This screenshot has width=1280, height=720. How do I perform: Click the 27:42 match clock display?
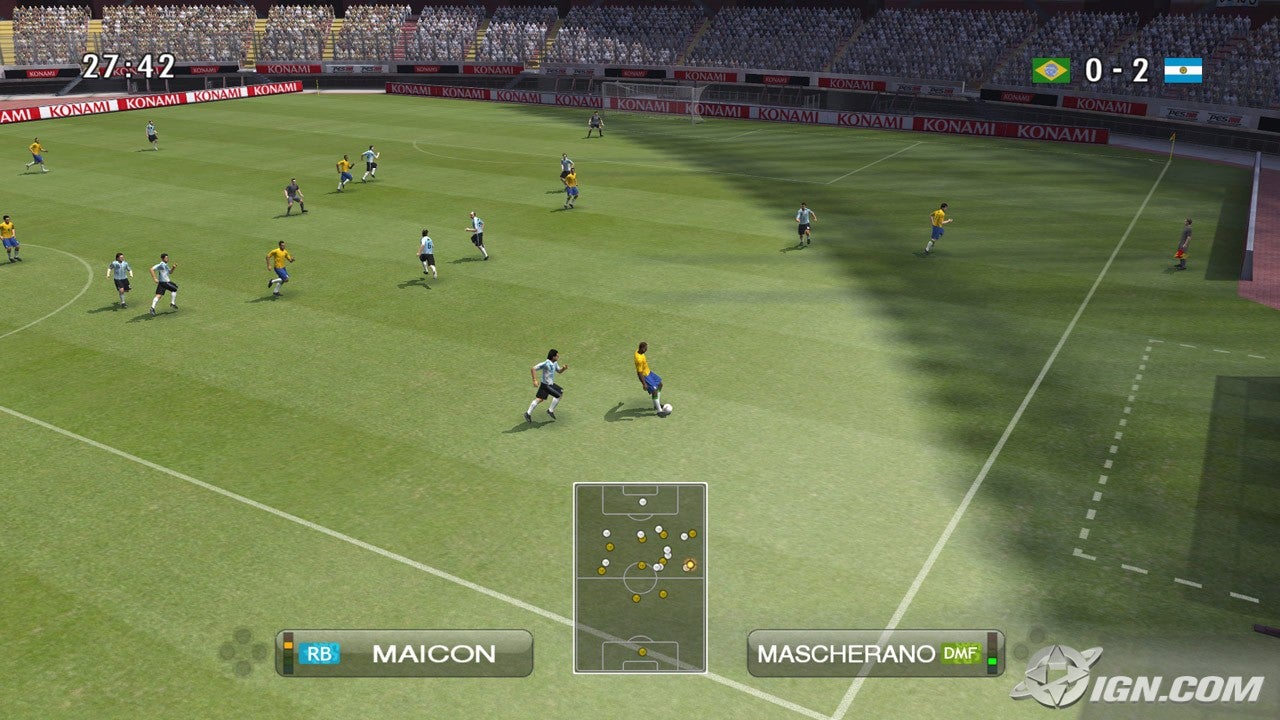(x=131, y=65)
